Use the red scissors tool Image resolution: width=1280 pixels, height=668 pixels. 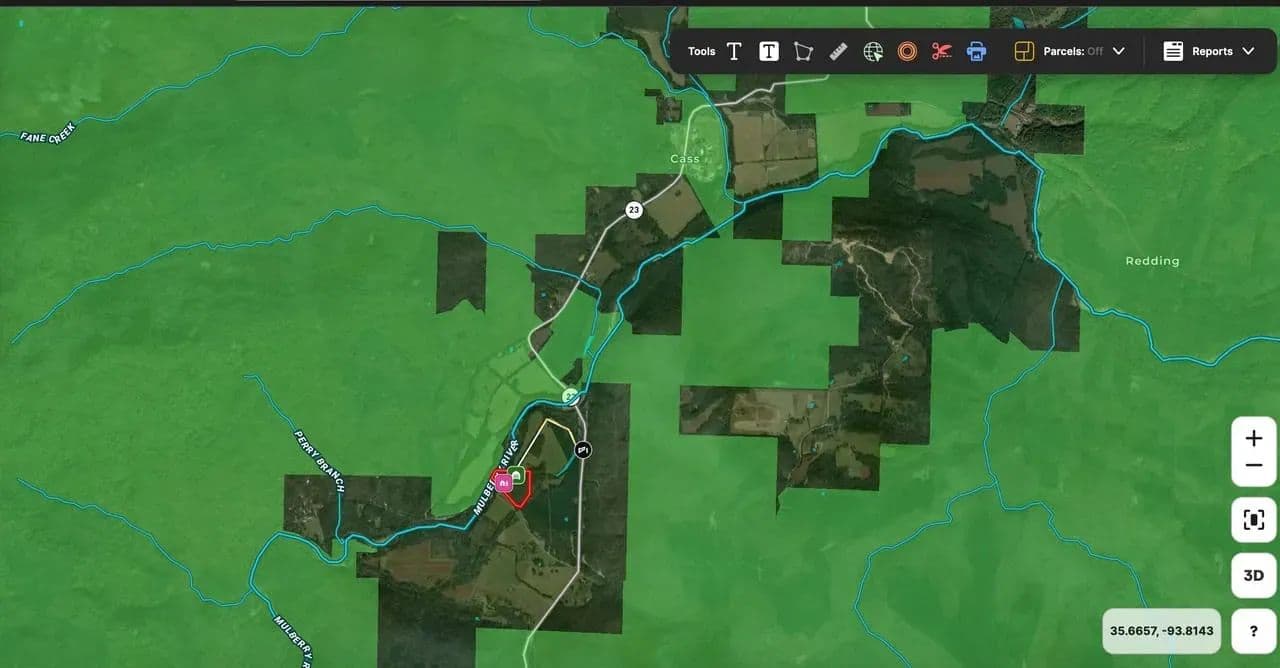(x=941, y=52)
